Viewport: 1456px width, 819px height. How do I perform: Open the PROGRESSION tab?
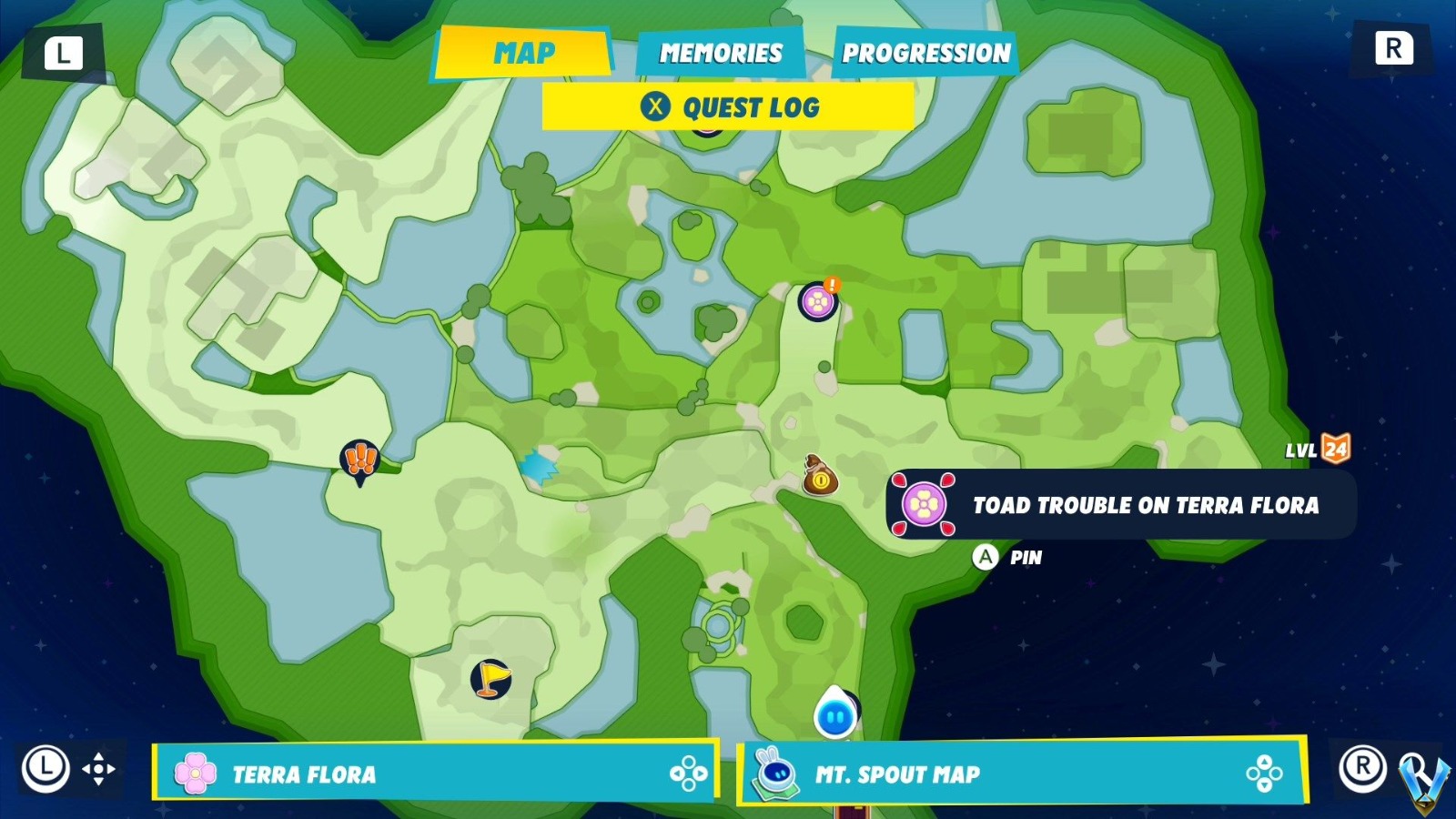[925, 53]
